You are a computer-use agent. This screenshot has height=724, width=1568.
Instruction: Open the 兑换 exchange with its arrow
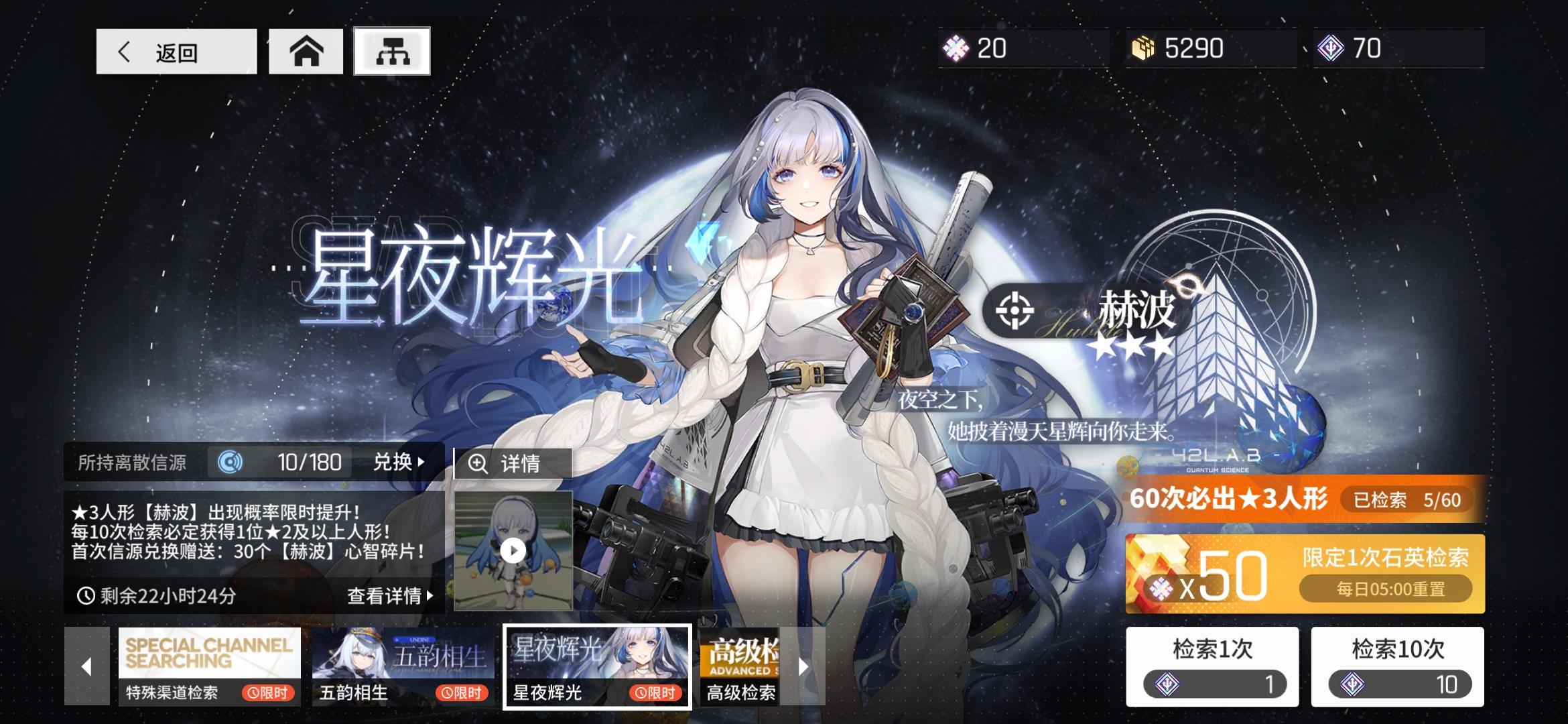click(x=398, y=462)
